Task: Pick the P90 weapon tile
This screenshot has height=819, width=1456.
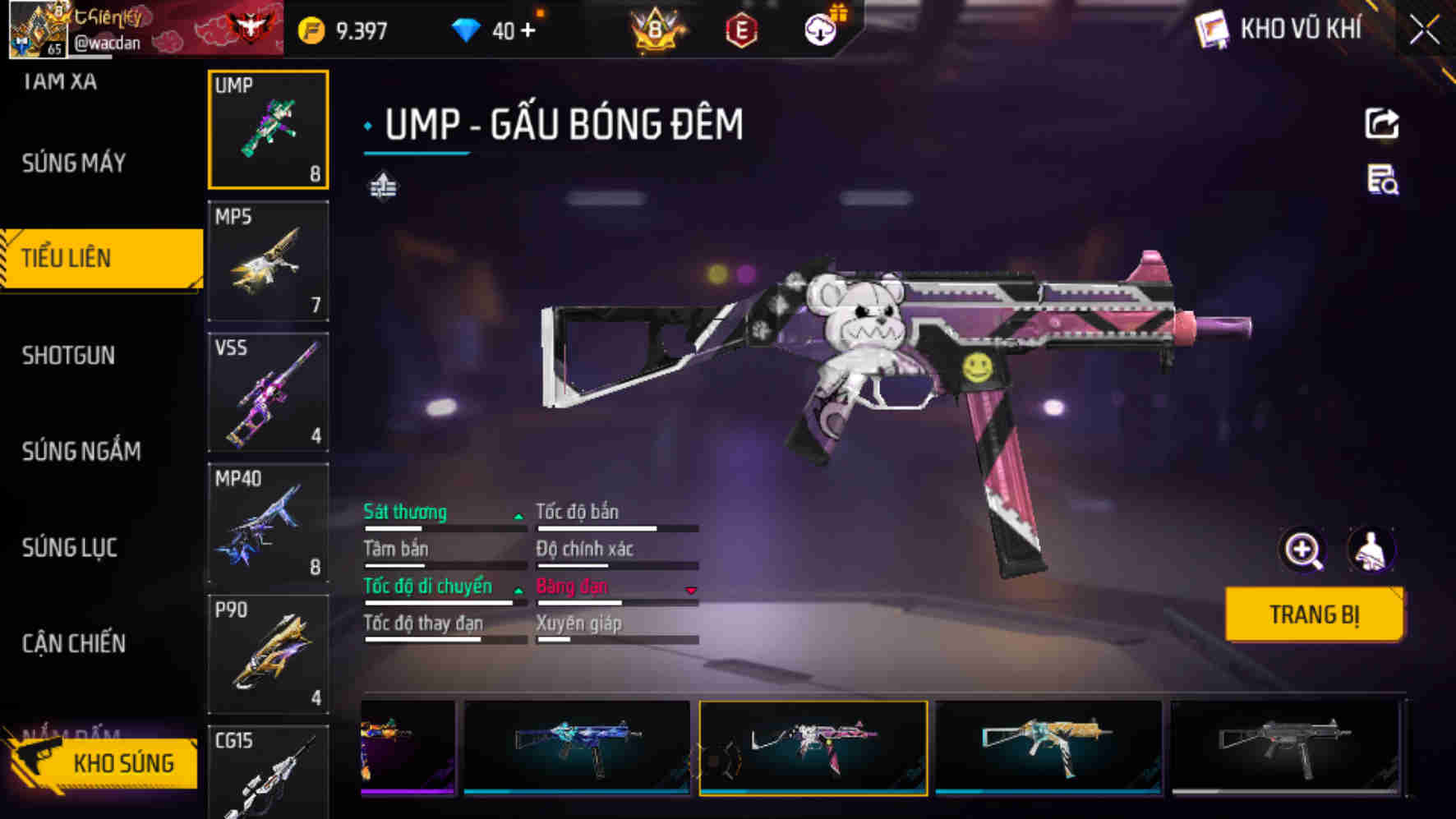Action: (x=268, y=654)
